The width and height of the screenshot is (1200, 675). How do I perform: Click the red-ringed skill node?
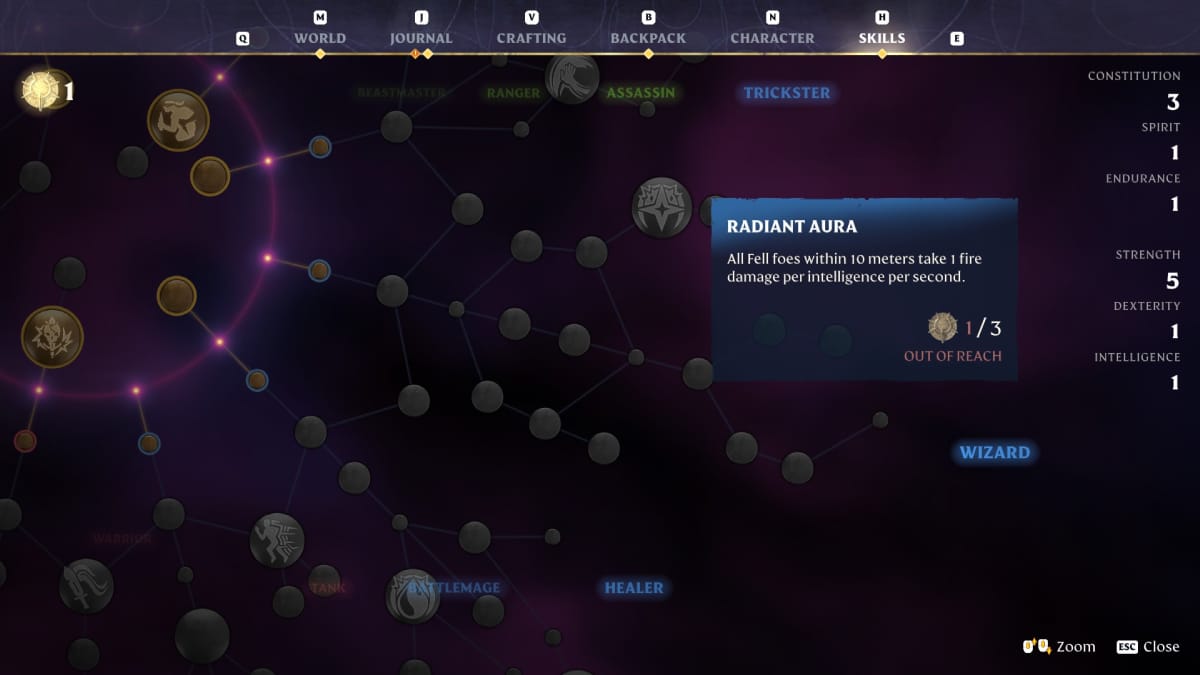[x=25, y=441]
